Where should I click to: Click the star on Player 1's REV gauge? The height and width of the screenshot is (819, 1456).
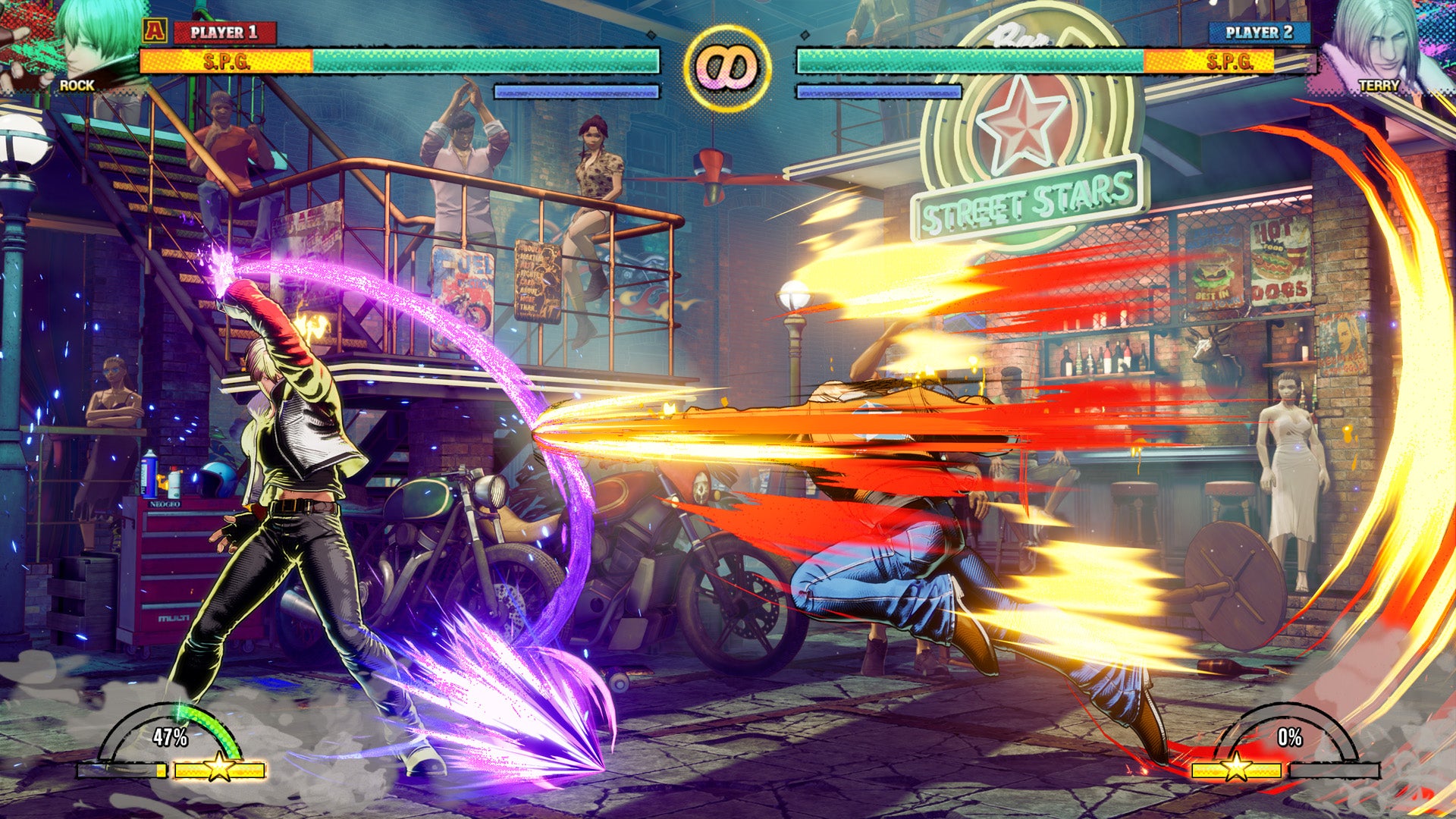coord(218,770)
